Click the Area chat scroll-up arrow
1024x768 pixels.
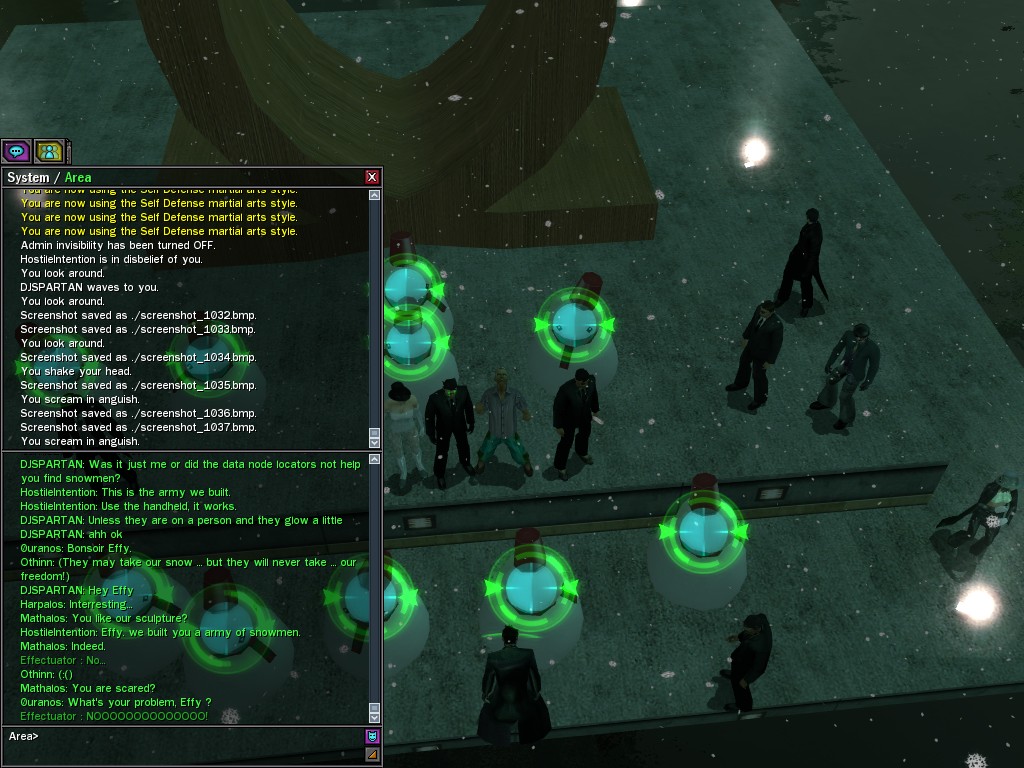(375, 460)
